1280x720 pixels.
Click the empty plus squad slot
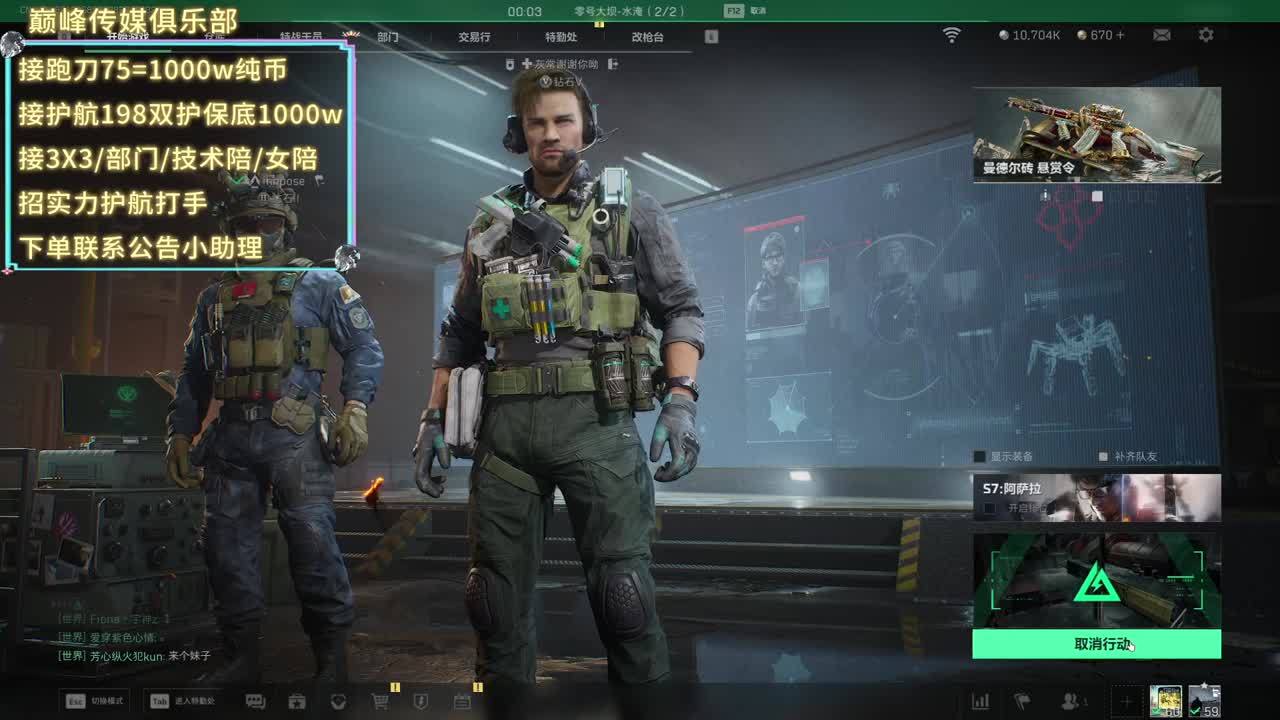1126,701
